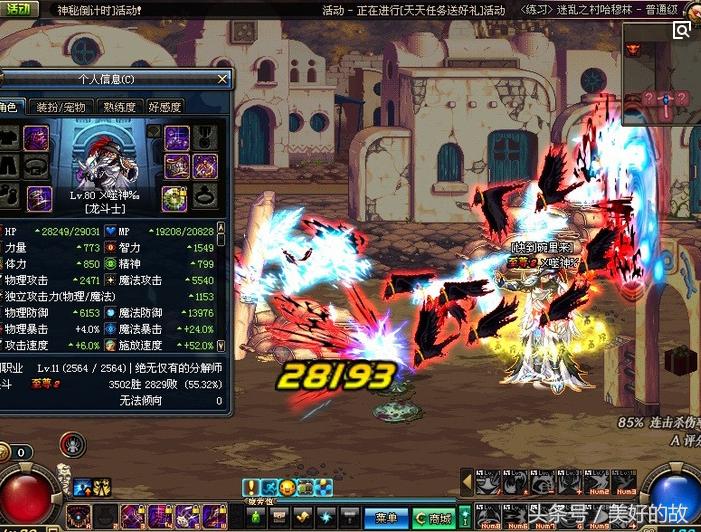This screenshot has width=701, height=532.
Task: Open the 菜单 menu button
Action: pos(386,517)
